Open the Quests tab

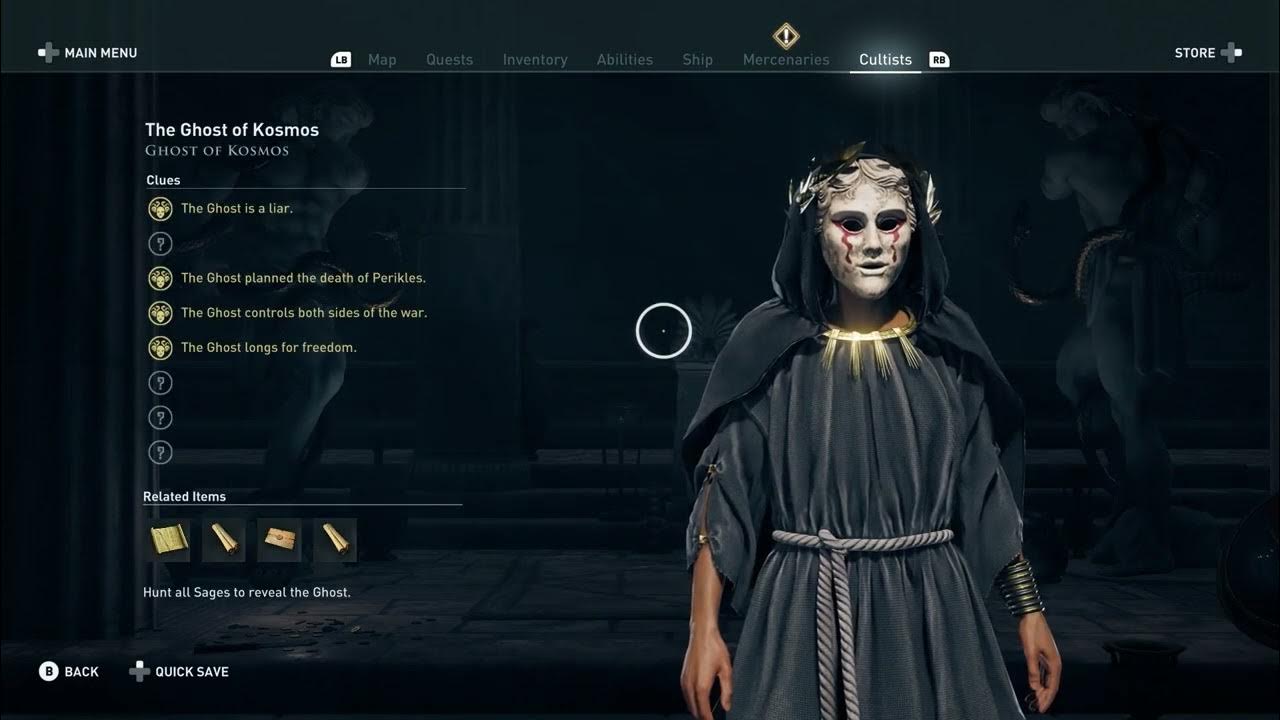(449, 60)
